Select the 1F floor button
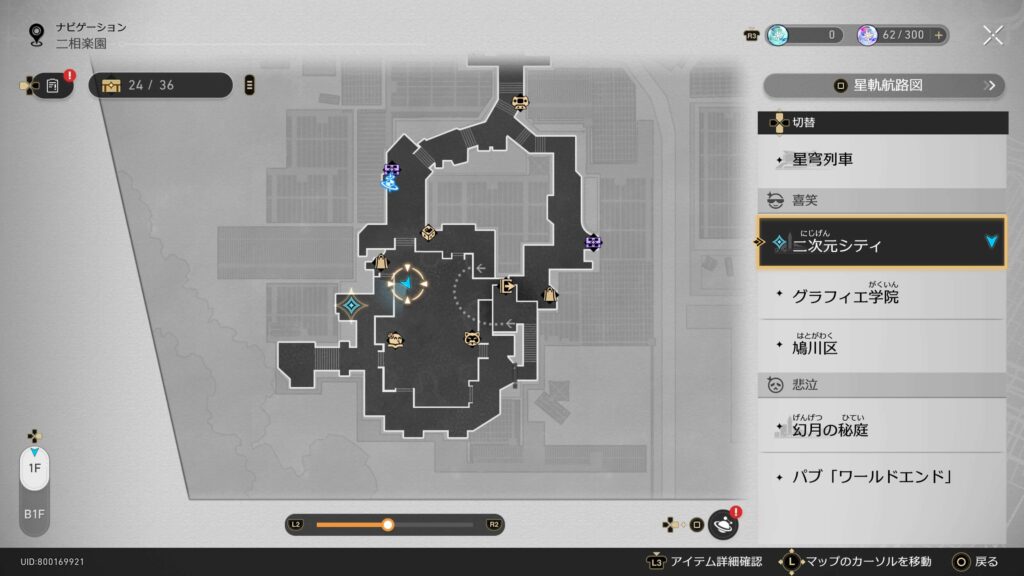 [34, 468]
